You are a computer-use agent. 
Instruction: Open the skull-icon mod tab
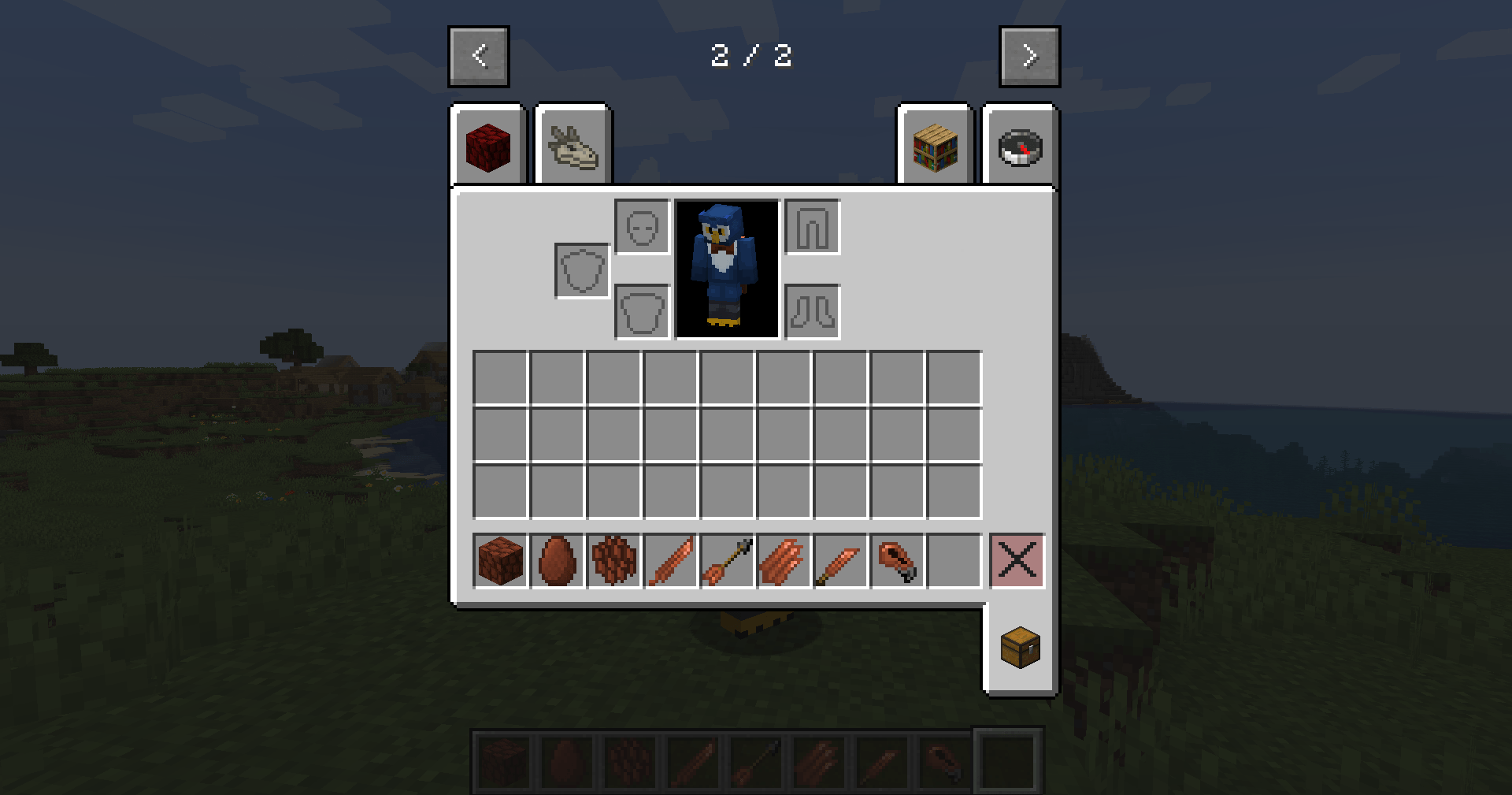(x=573, y=145)
